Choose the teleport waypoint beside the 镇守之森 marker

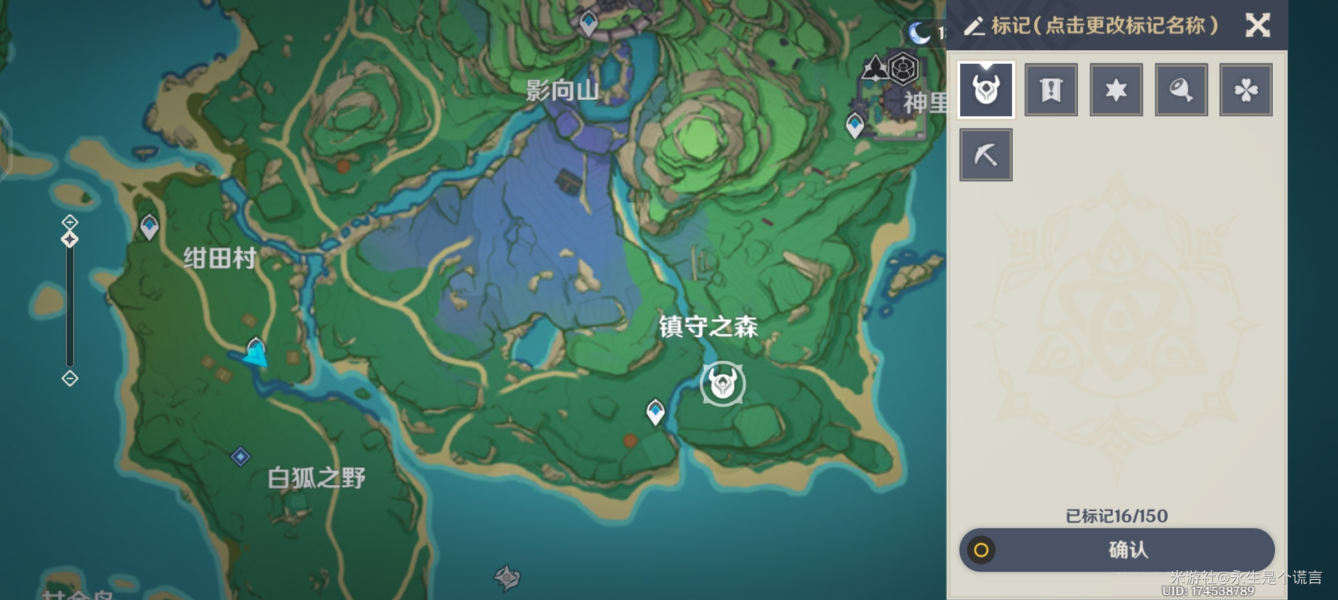pyautogui.click(x=655, y=411)
